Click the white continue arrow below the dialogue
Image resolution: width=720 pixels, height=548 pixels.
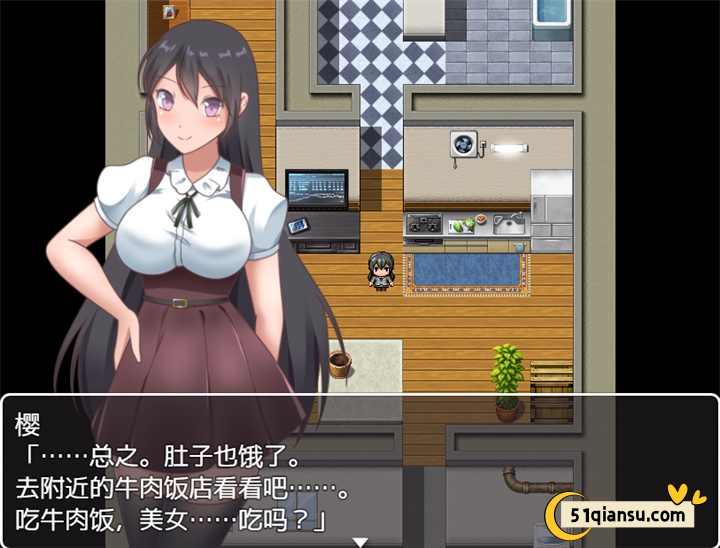tap(360, 541)
